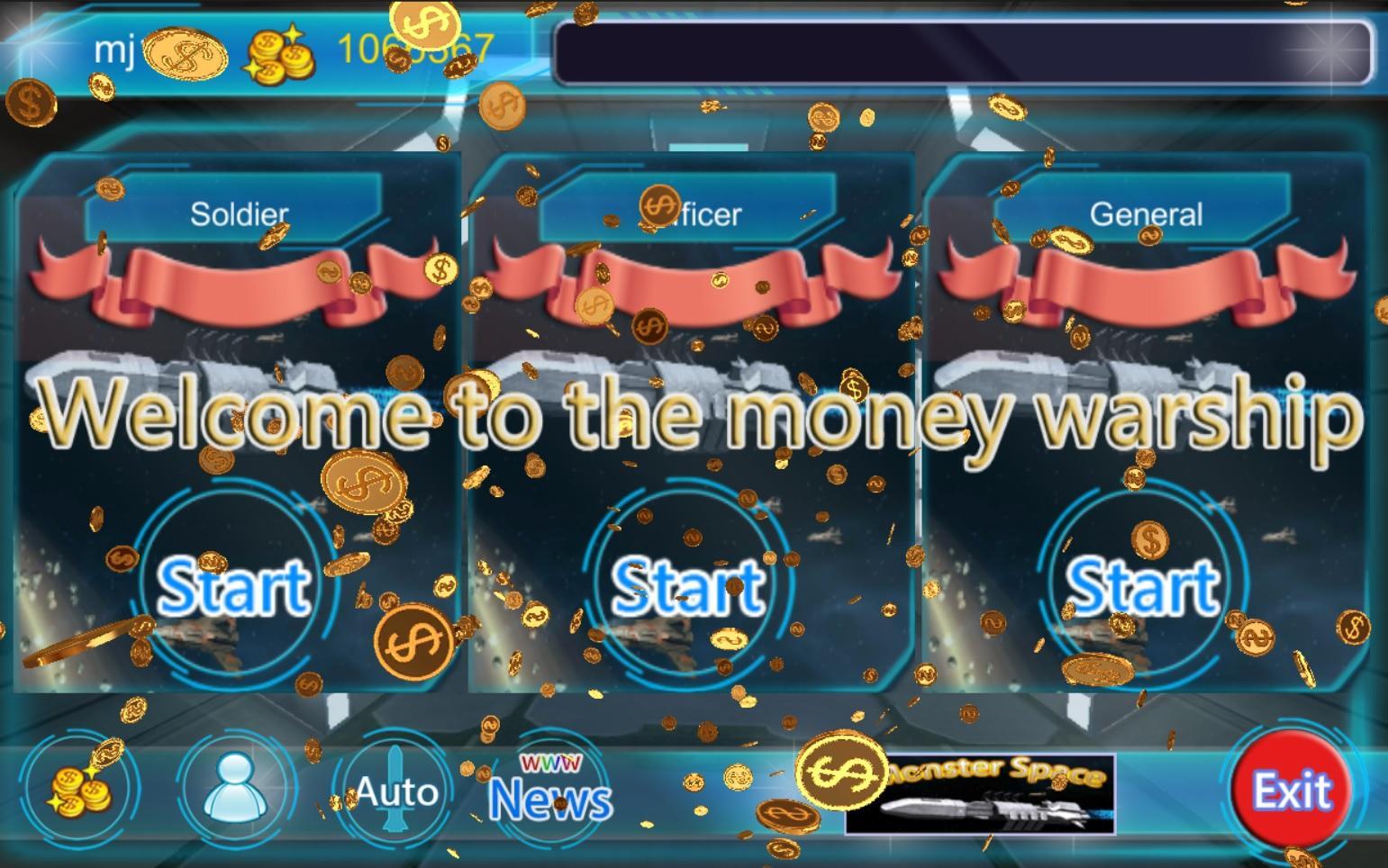
Task: Click the coin balance number
Action: 414,52
